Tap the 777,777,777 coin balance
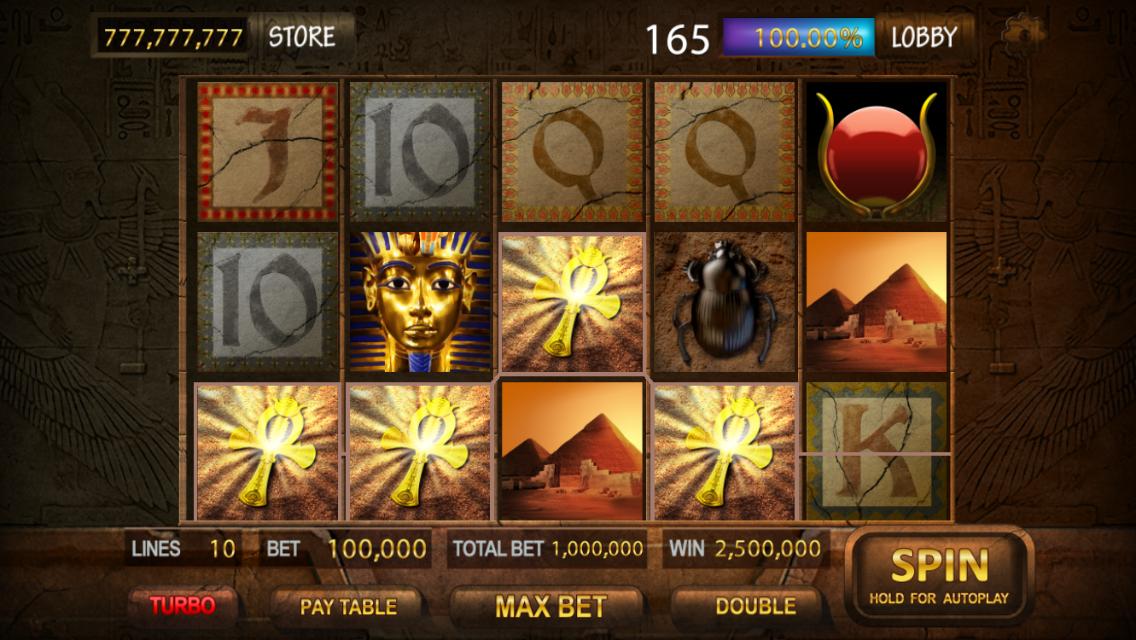Image resolution: width=1136 pixels, height=640 pixels. pos(174,38)
